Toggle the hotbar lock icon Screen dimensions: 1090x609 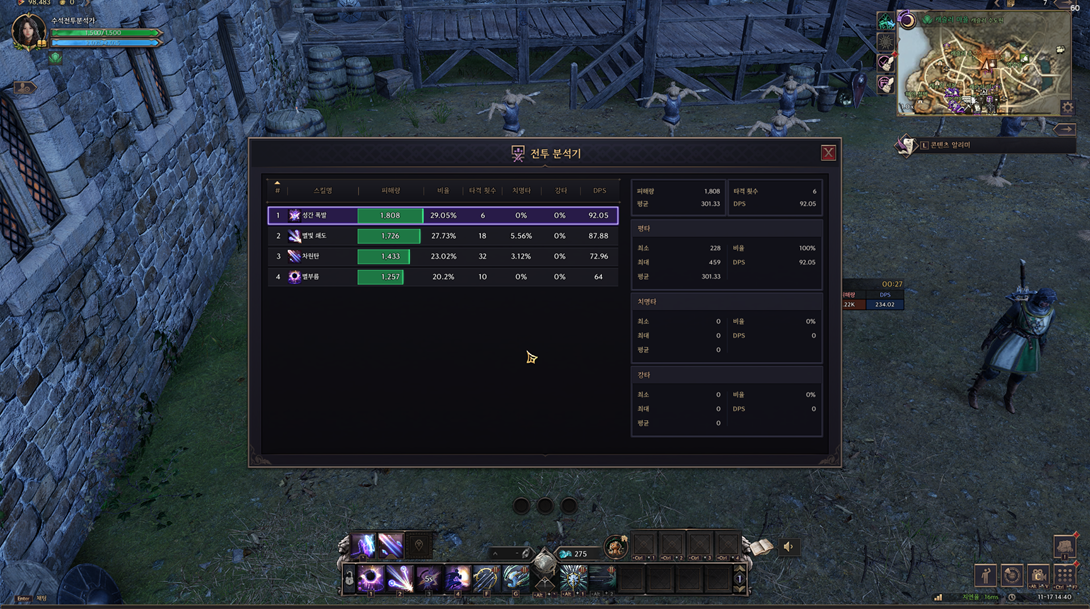tap(349, 578)
